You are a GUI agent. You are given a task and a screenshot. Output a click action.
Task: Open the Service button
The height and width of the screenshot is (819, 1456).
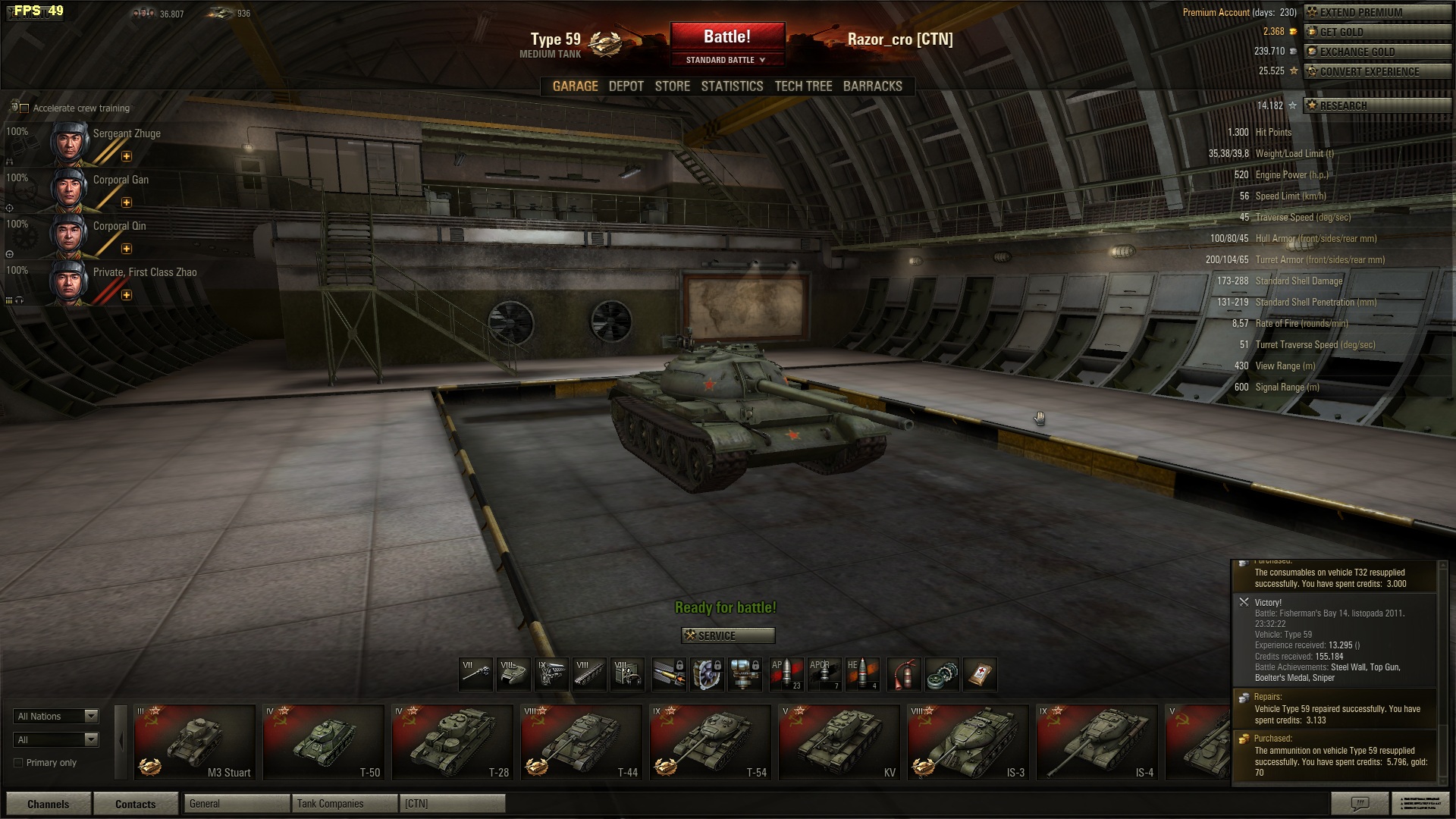(728, 635)
